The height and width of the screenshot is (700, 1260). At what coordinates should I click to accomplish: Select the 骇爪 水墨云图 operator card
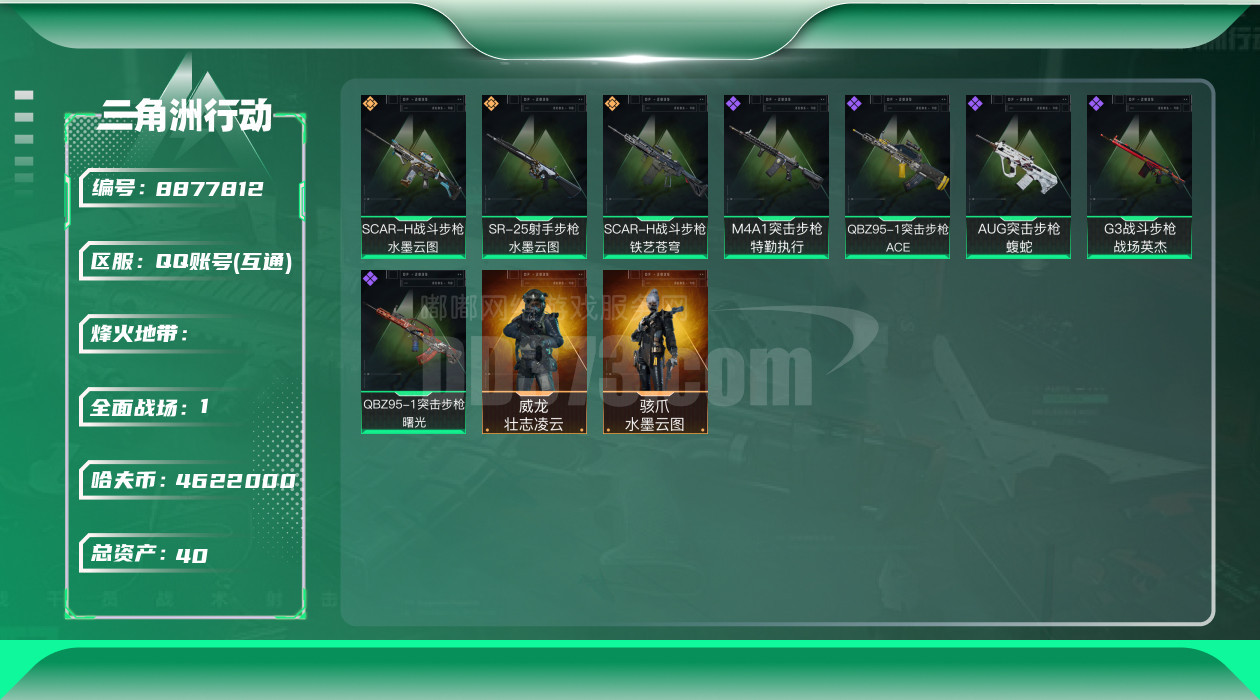655,351
